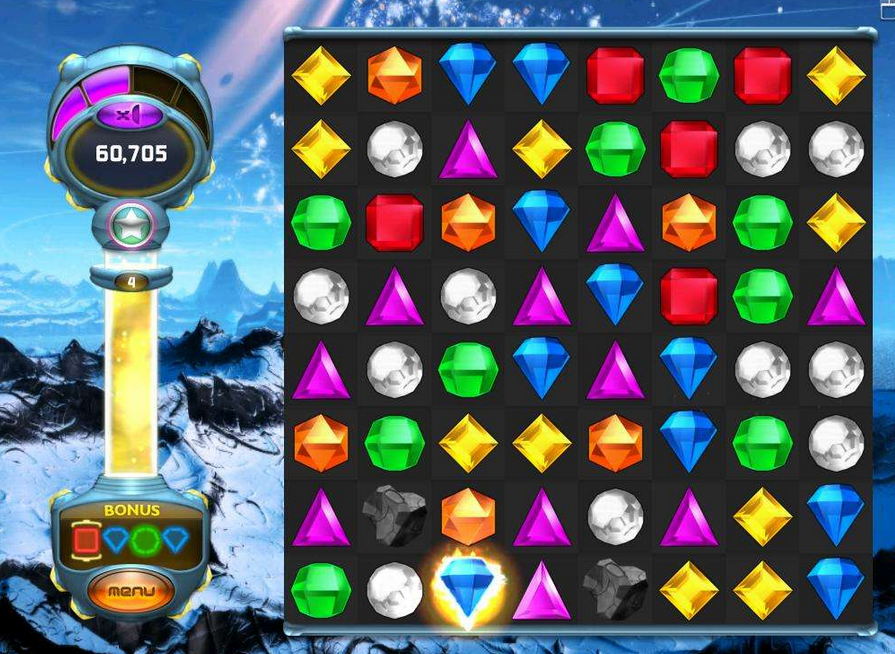Choose the green gem between two red gems
Viewport: 895px width, 654px height.
[689, 75]
